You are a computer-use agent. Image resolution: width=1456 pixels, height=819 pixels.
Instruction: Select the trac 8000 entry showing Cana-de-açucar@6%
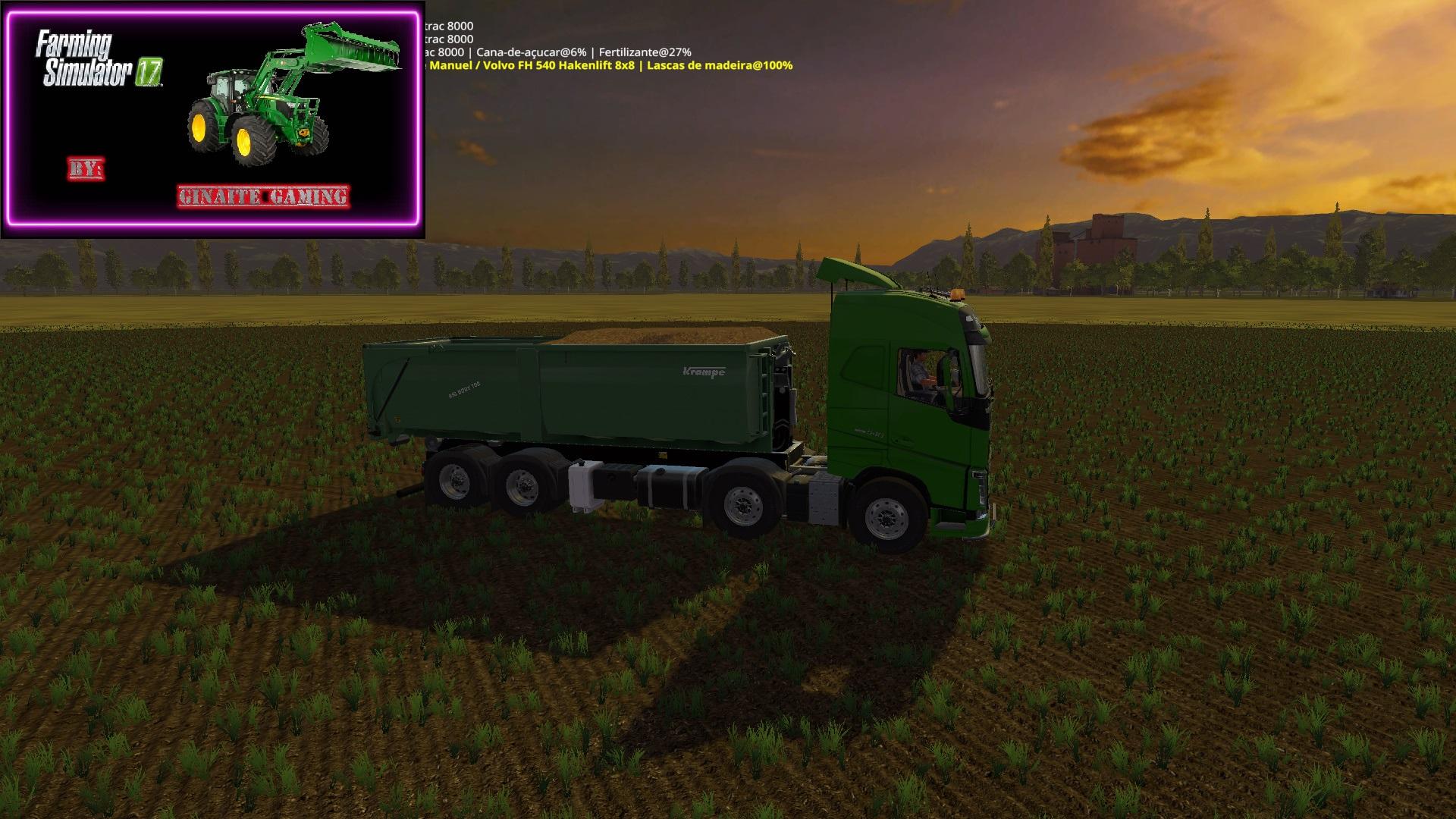(x=531, y=52)
